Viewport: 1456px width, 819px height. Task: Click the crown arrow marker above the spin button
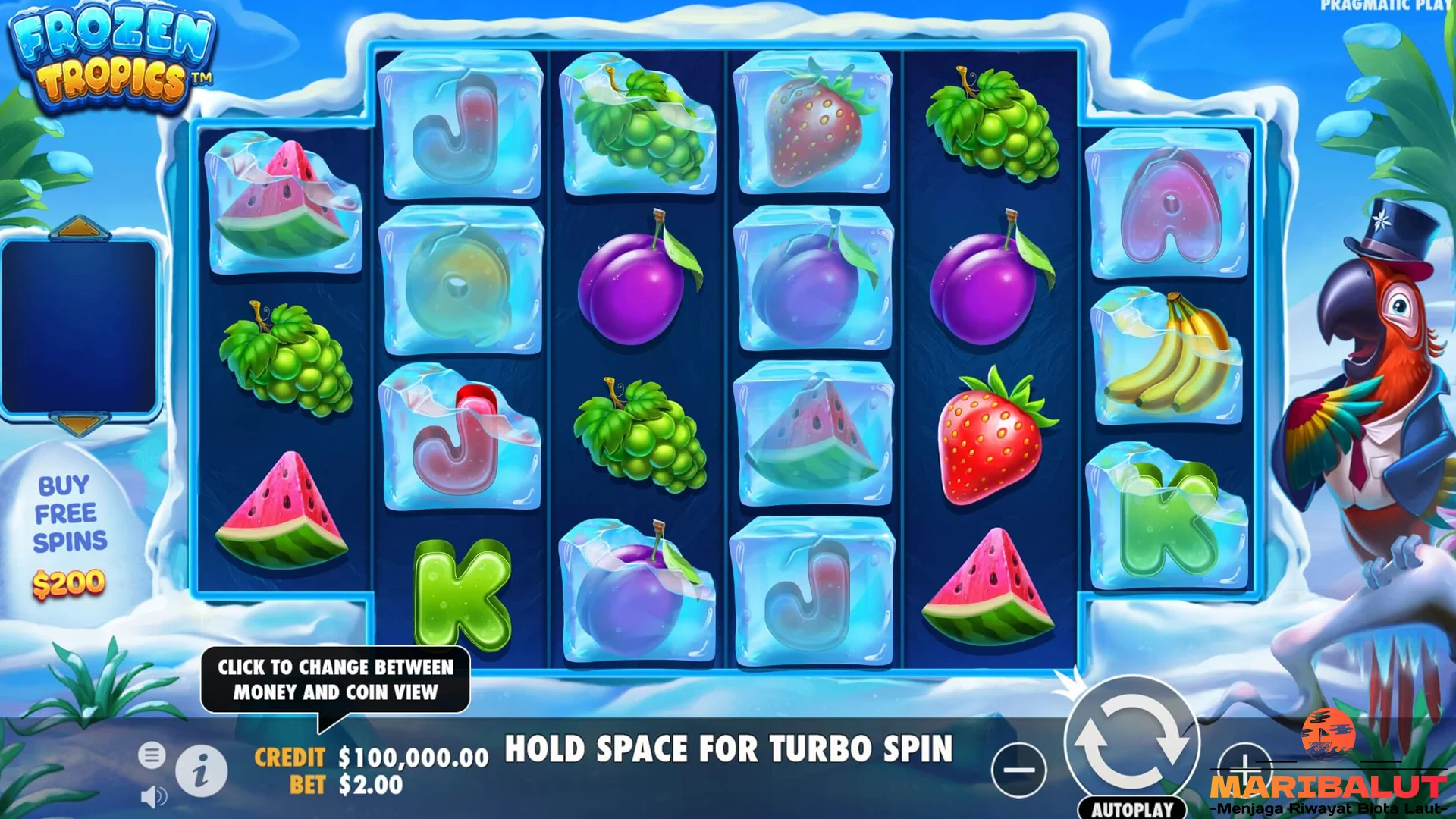point(1068,681)
